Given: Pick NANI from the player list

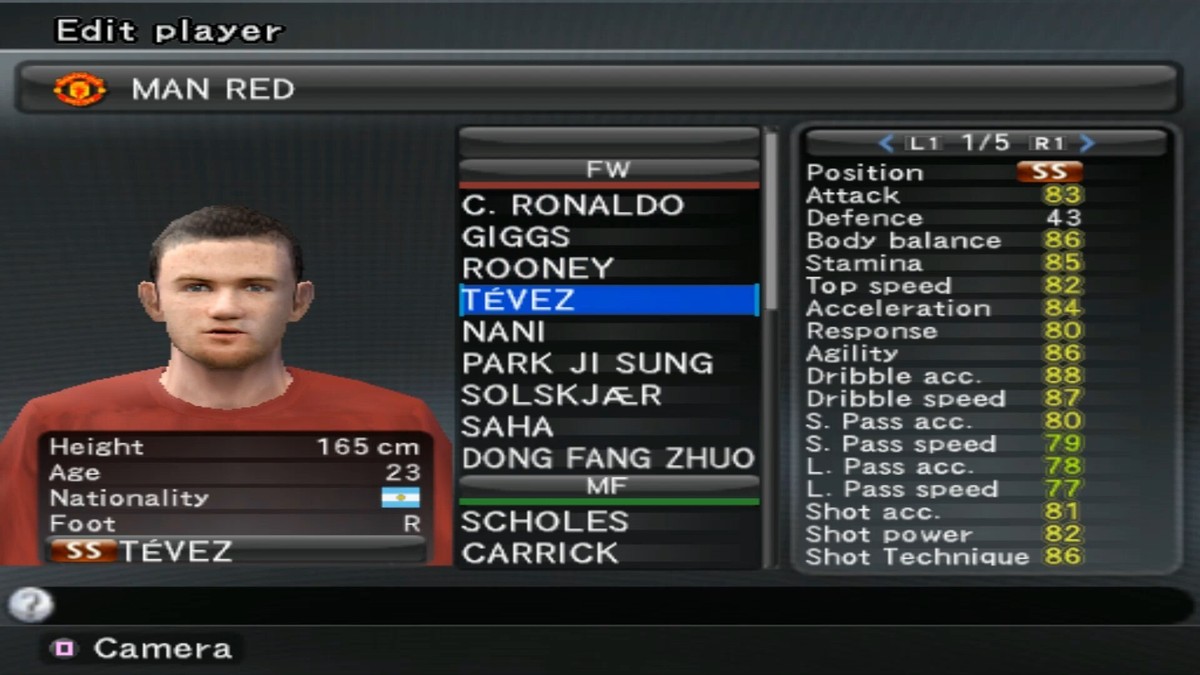Looking at the screenshot, I should [x=503, y=332].
